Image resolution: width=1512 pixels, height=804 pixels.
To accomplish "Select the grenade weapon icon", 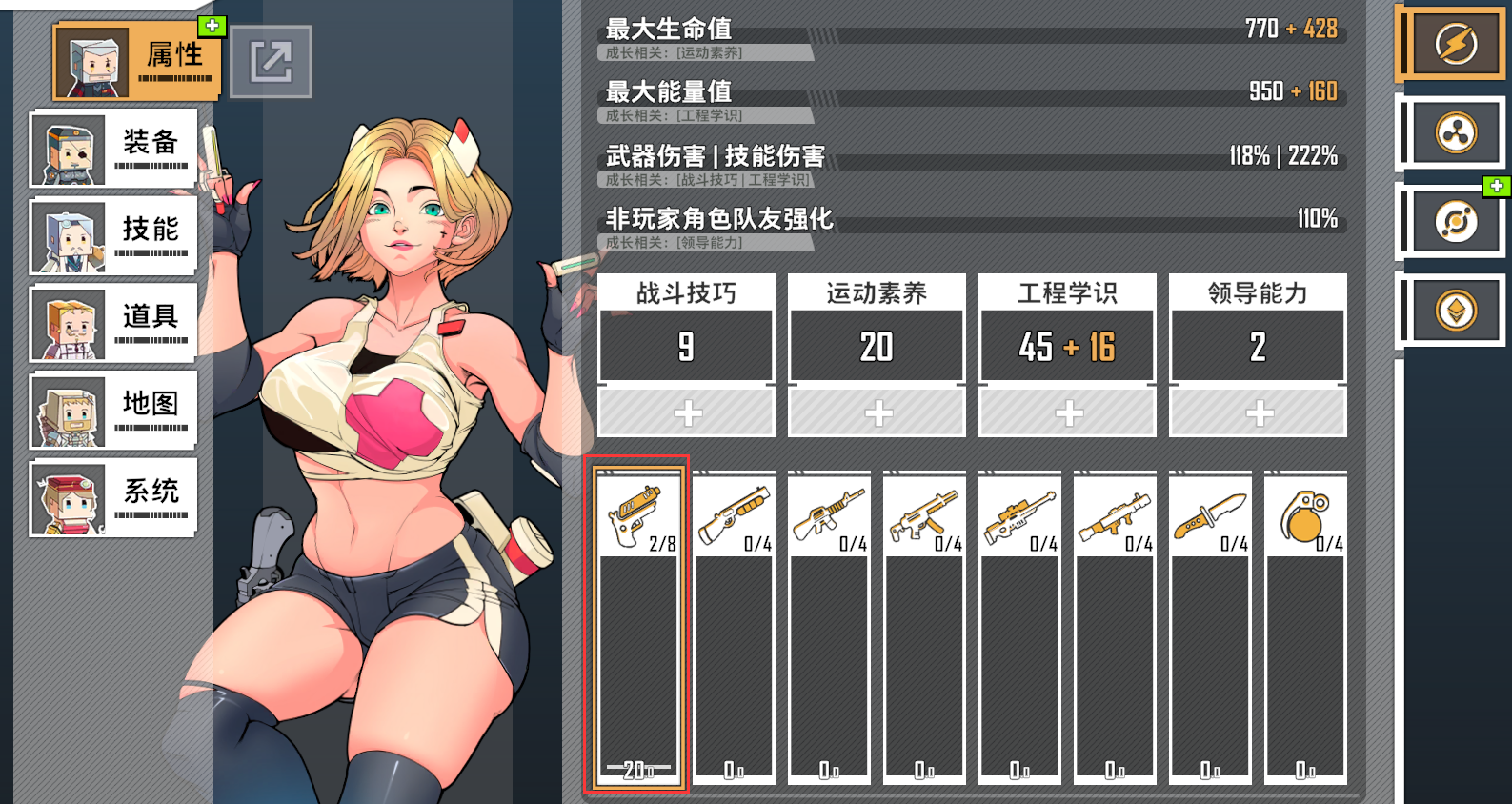I will [1305, 514].
